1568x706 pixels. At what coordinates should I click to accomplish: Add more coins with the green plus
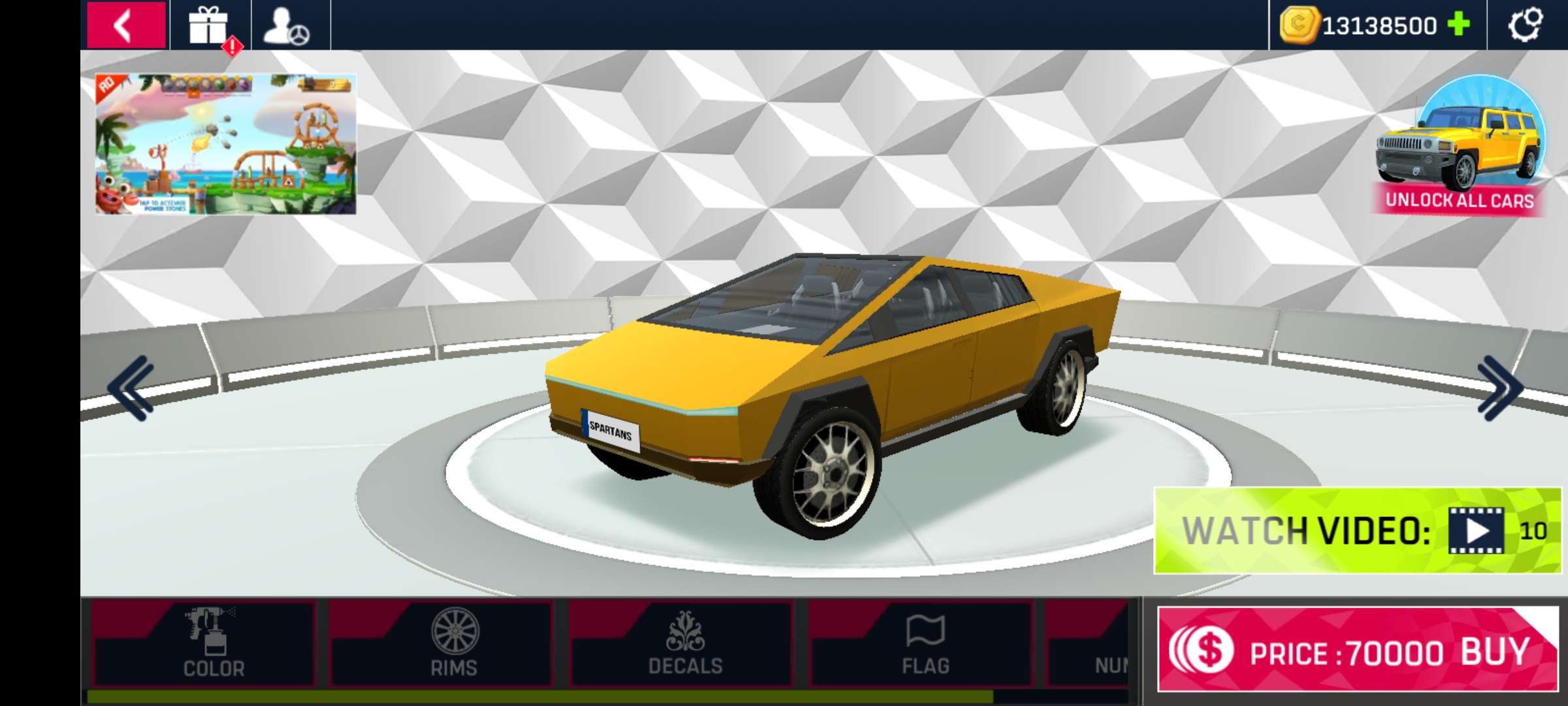click(1458, 25)
